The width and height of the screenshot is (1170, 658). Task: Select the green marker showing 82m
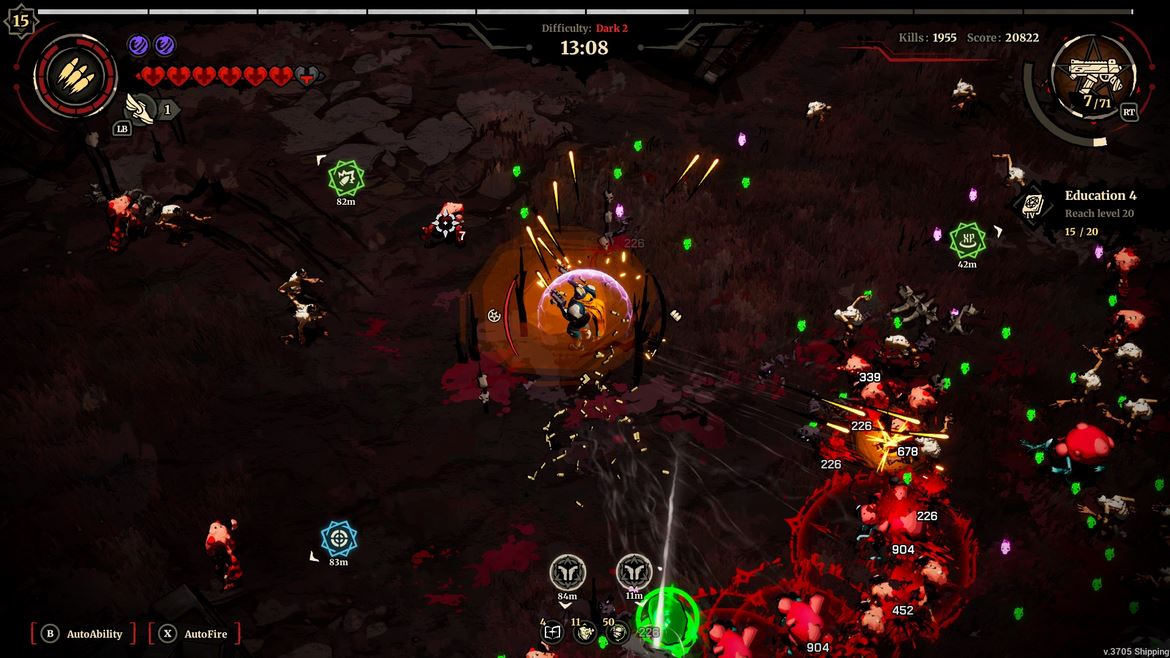pyautogui.click(x=346, y=178)
